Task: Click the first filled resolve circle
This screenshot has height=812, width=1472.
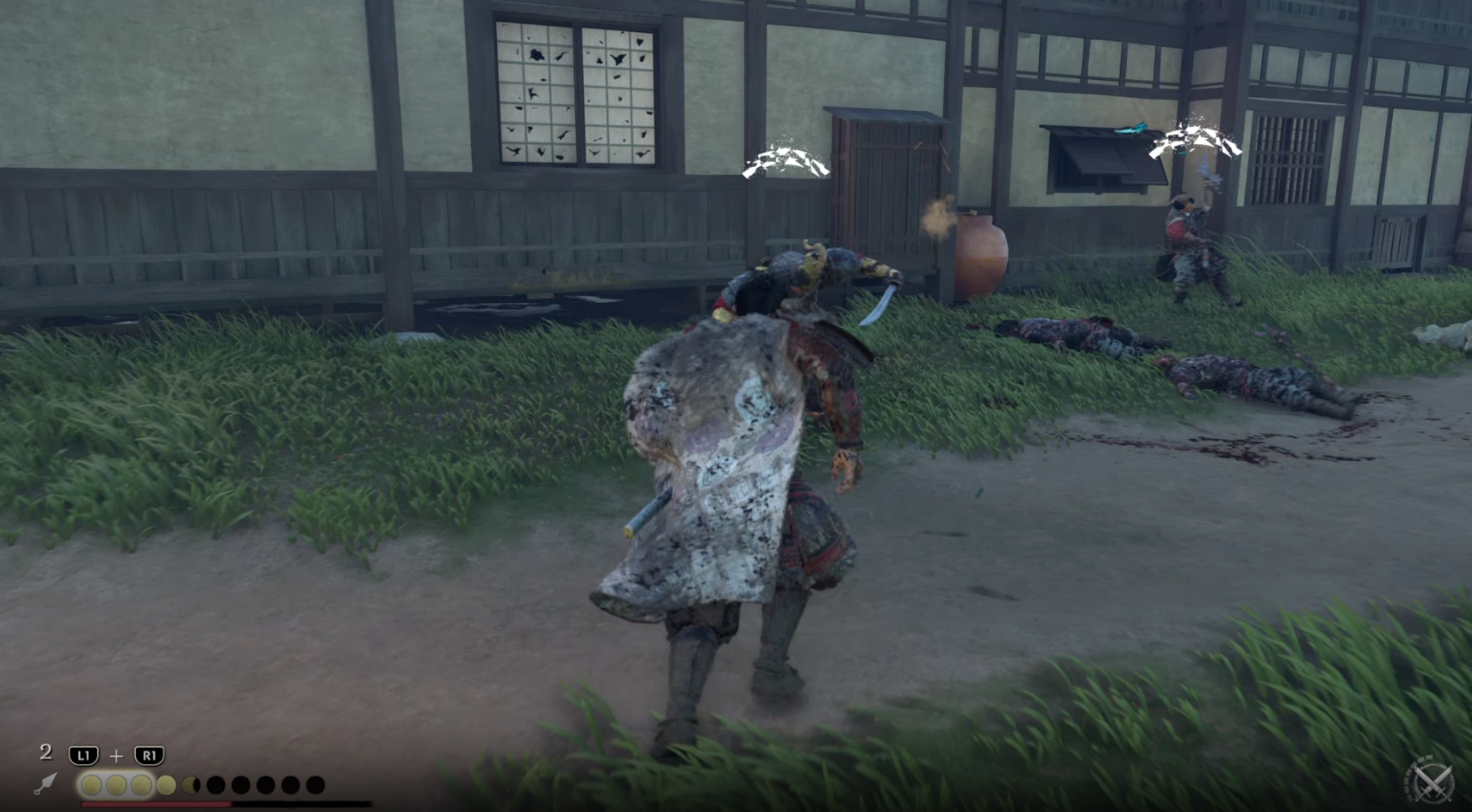Action: click(x=92, y=785)
